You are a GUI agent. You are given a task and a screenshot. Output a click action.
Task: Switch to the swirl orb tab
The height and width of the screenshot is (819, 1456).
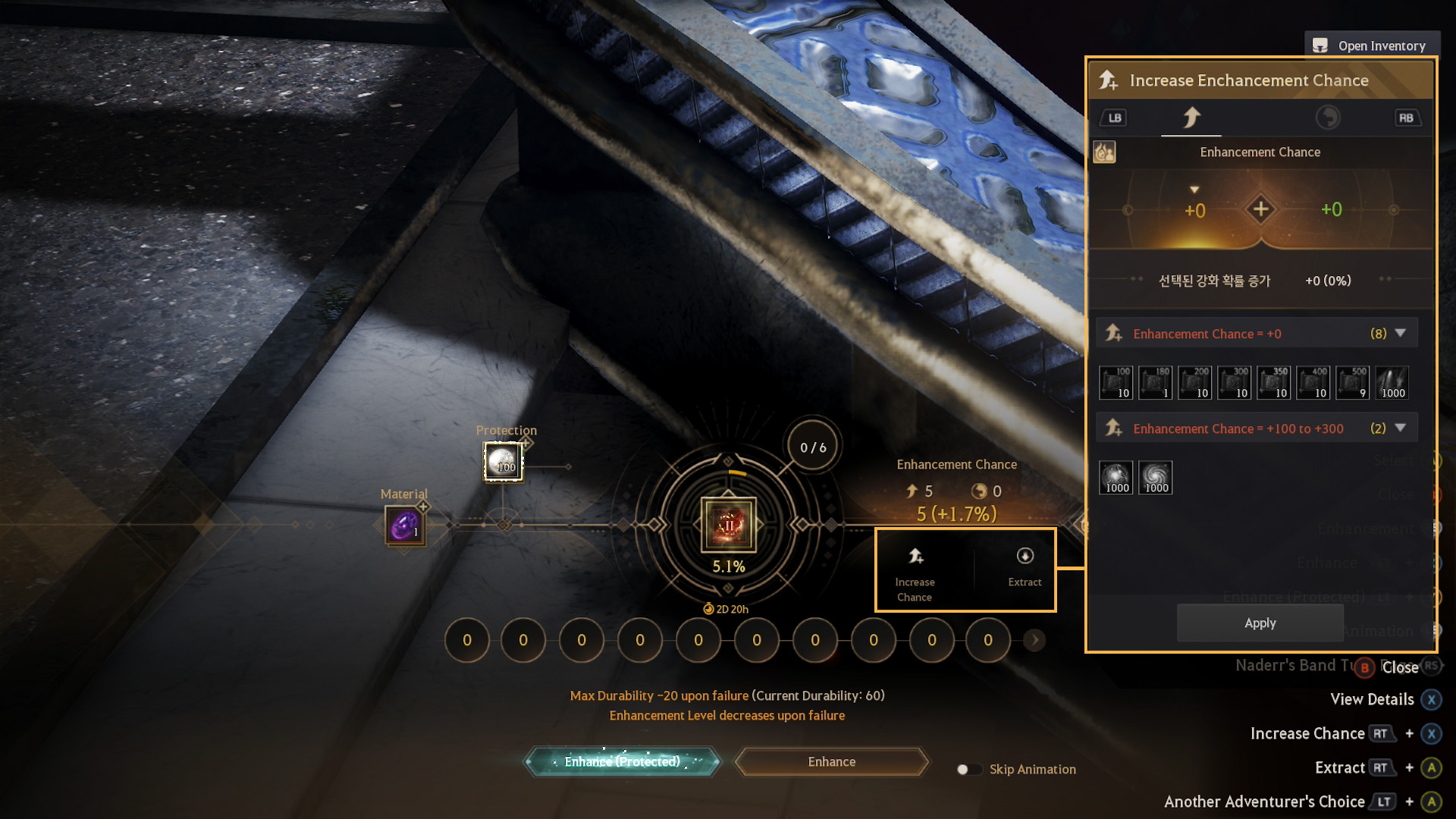[x=1327, y=118]
